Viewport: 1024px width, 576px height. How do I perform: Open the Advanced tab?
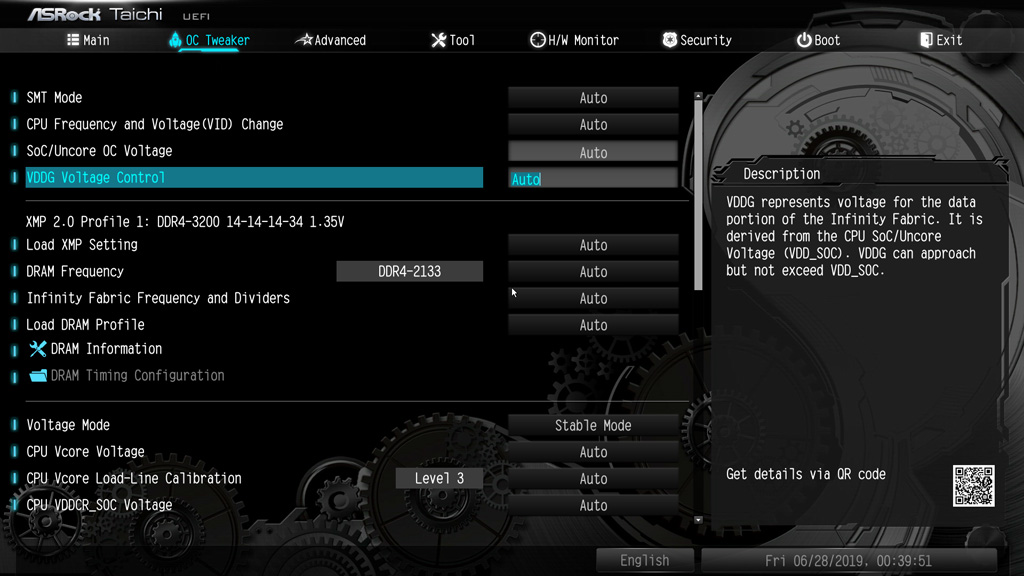[331, 40]
